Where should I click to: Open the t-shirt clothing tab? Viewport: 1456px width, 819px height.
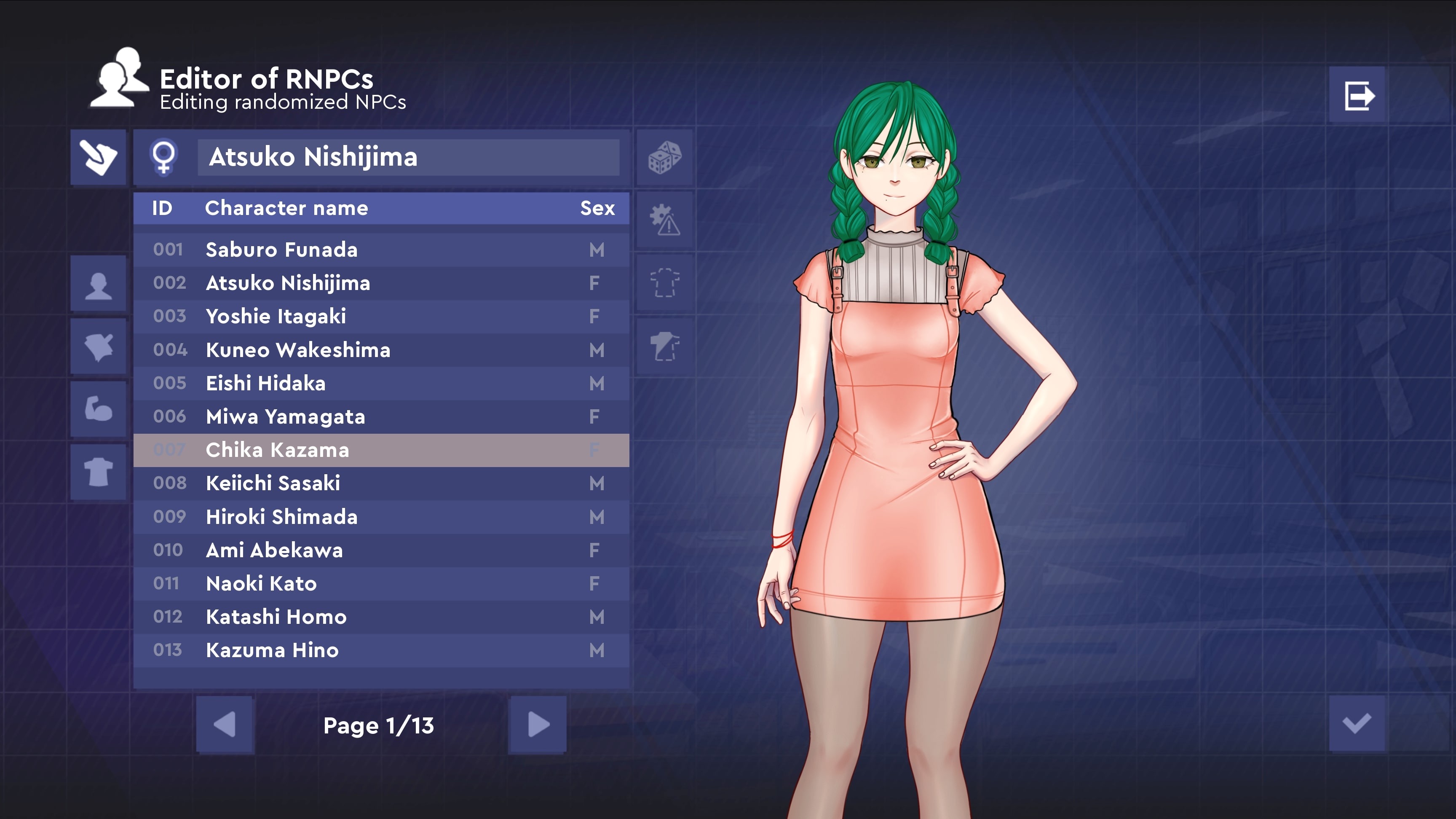[x=98, y=472]
